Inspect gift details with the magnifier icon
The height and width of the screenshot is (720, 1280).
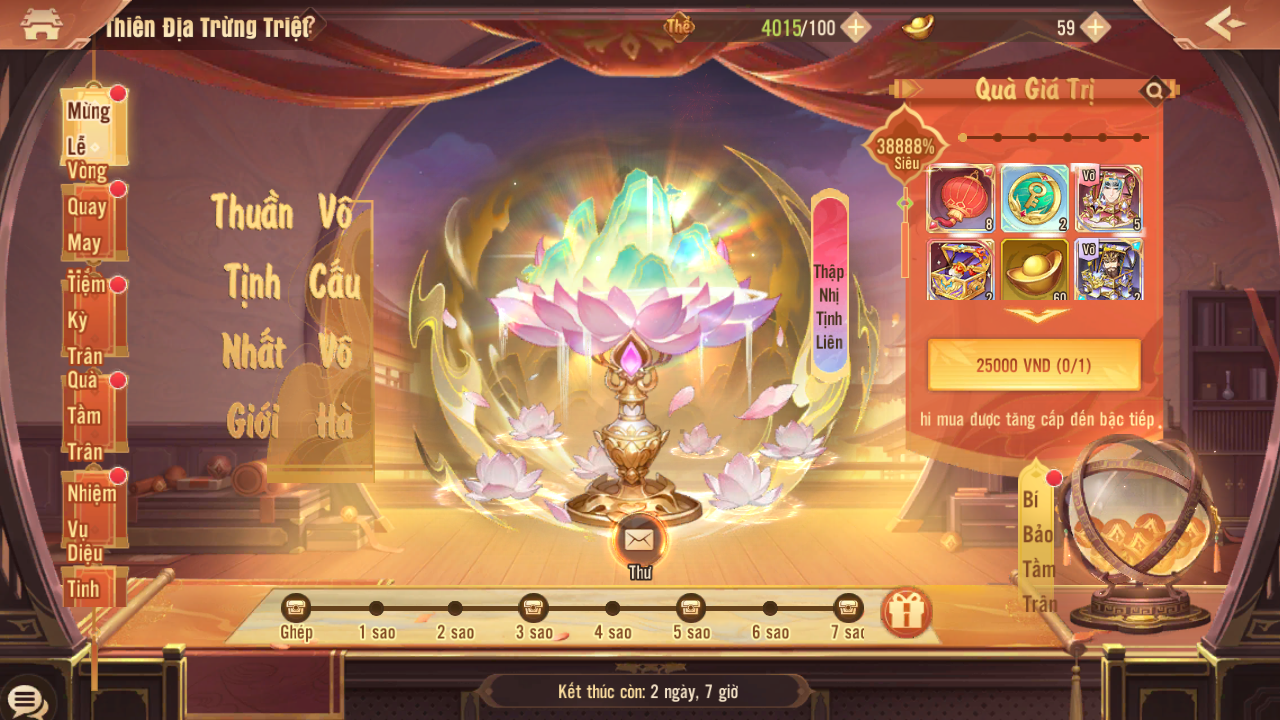pyautogui.click(x=1155, y=92)
